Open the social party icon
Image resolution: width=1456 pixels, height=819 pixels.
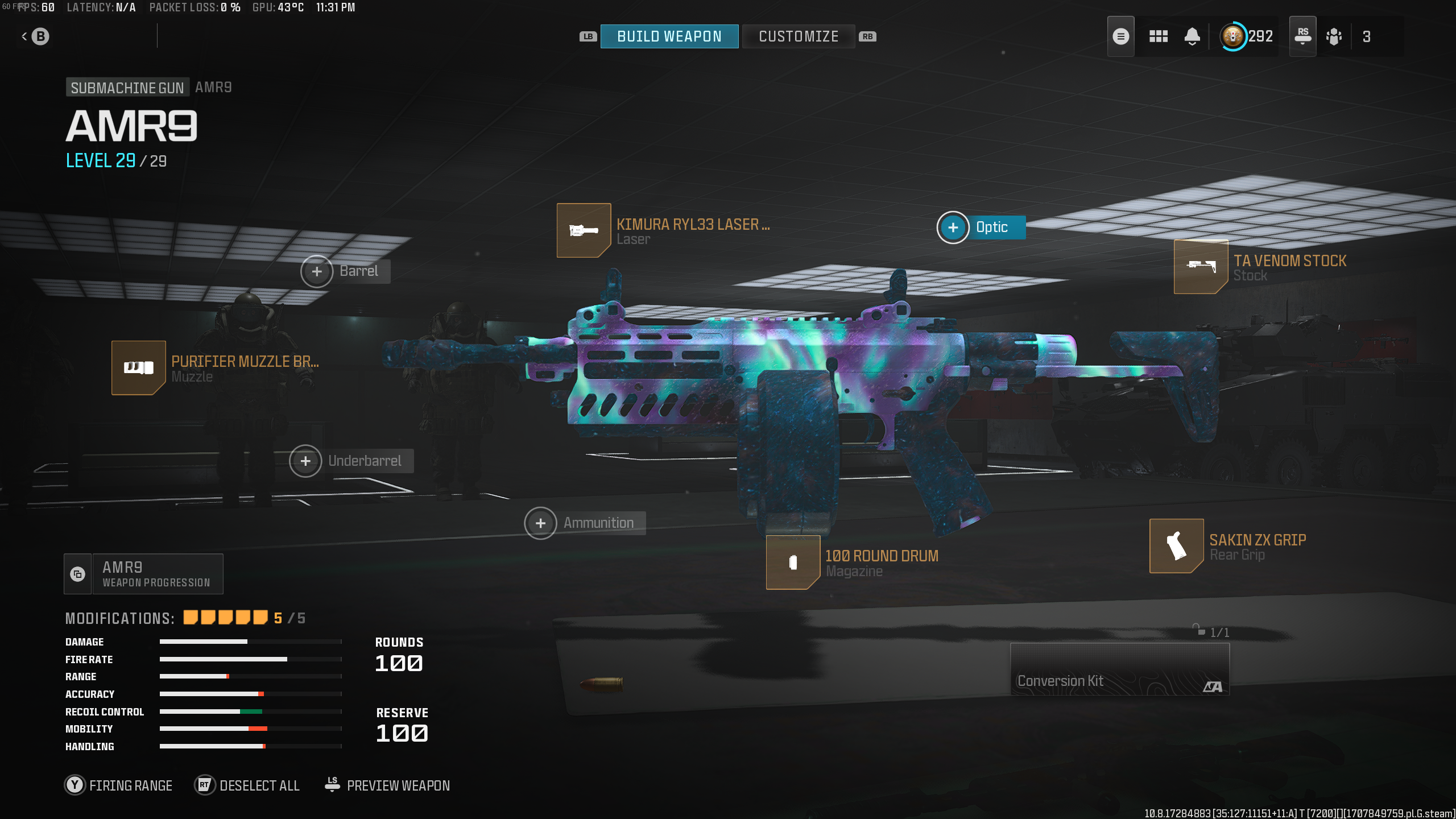[x=1334, y=36]
